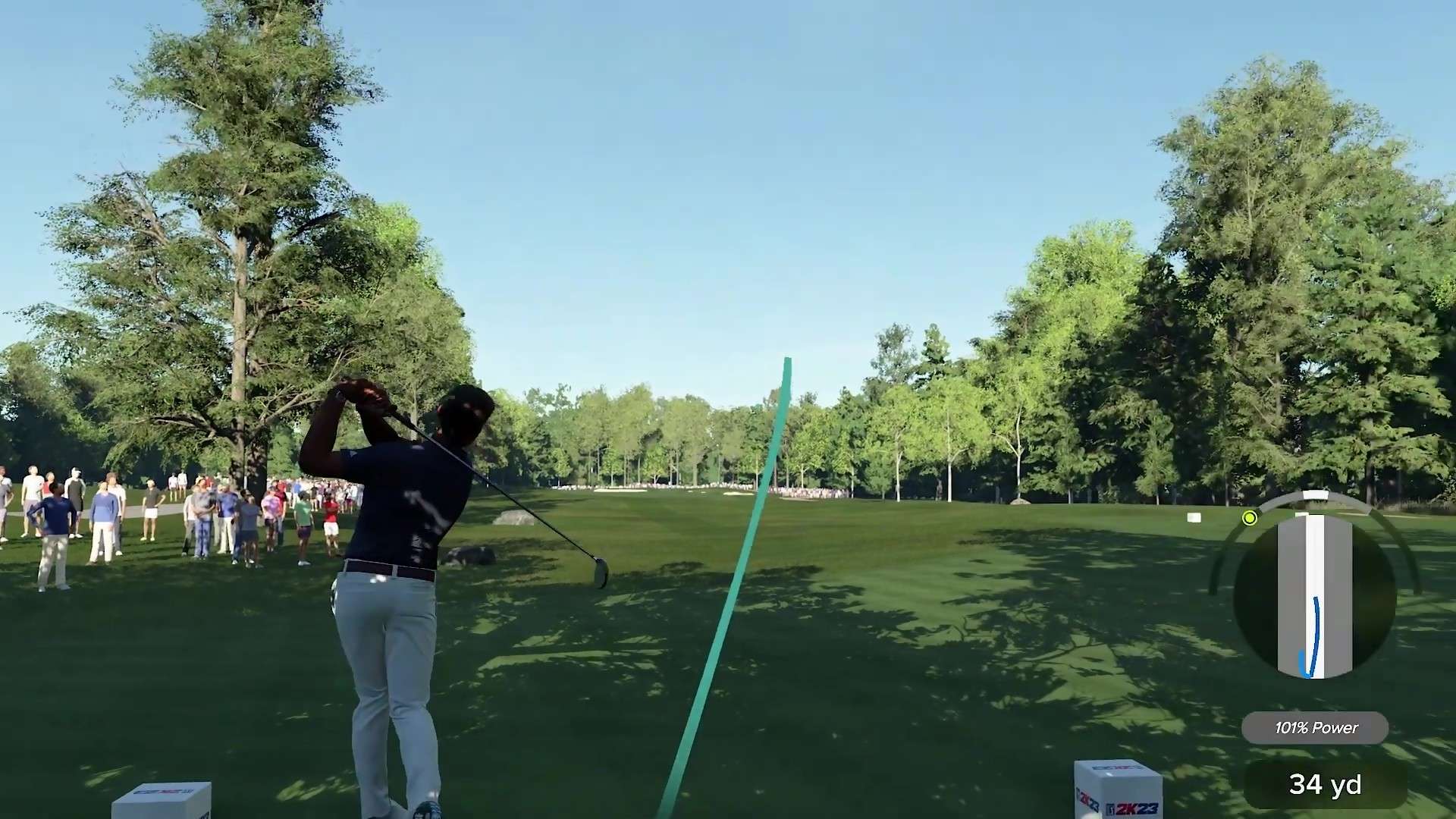Expand the 101% Power badge

(1316, 728)
